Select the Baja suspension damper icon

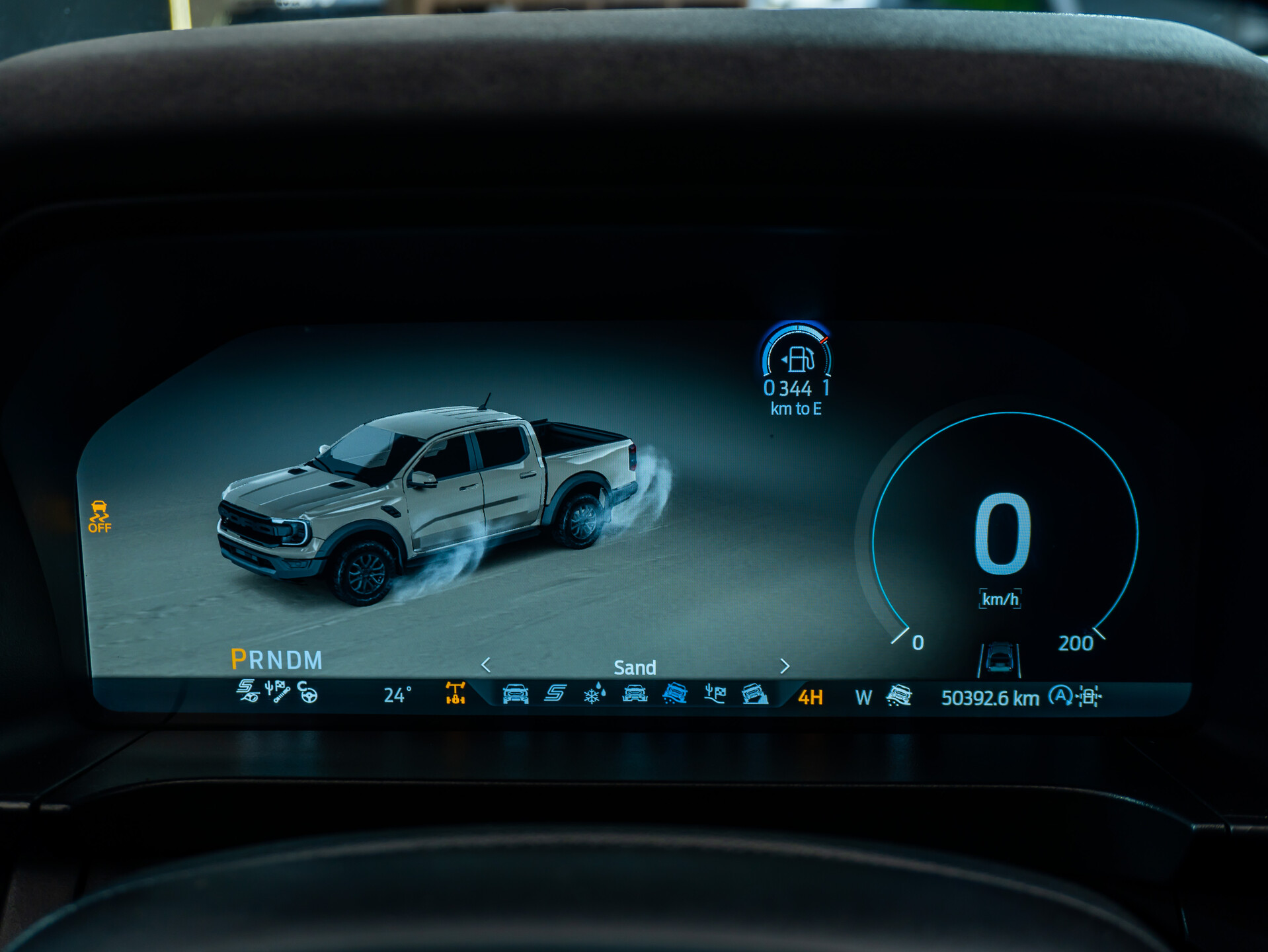(278, 692)
